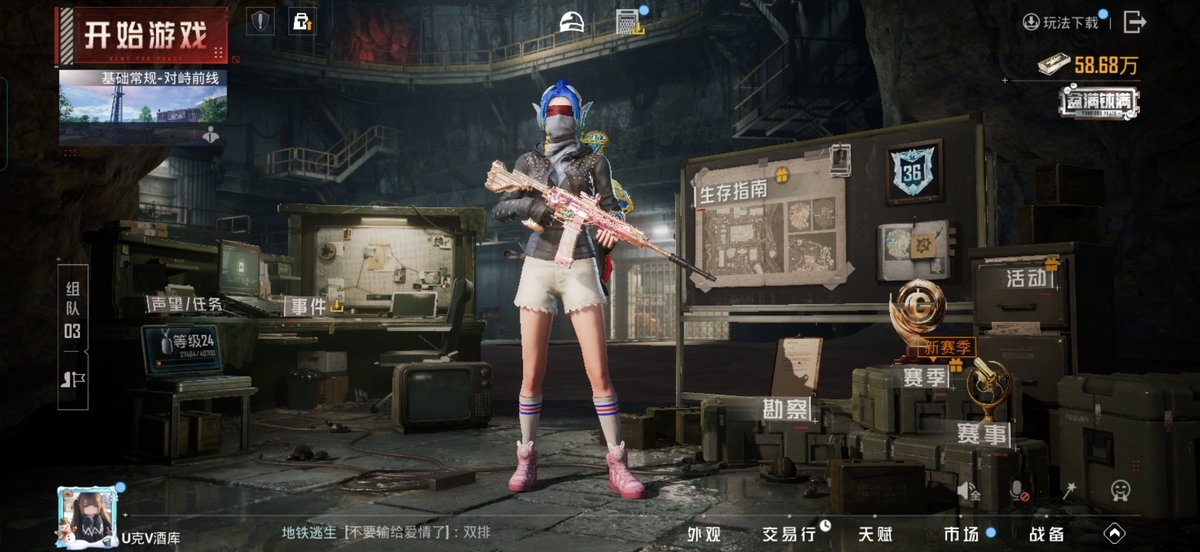Toggle the microphone icon

pyautogui.click(x=1019, y=490)
